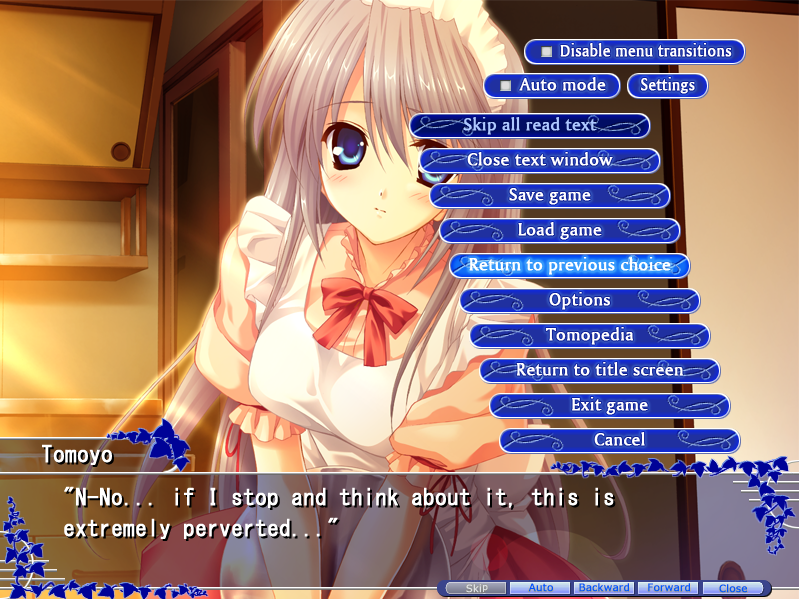Go to the previous line with Backward
Viewport: 799px width, 599px height.
(x=604, y=588)
